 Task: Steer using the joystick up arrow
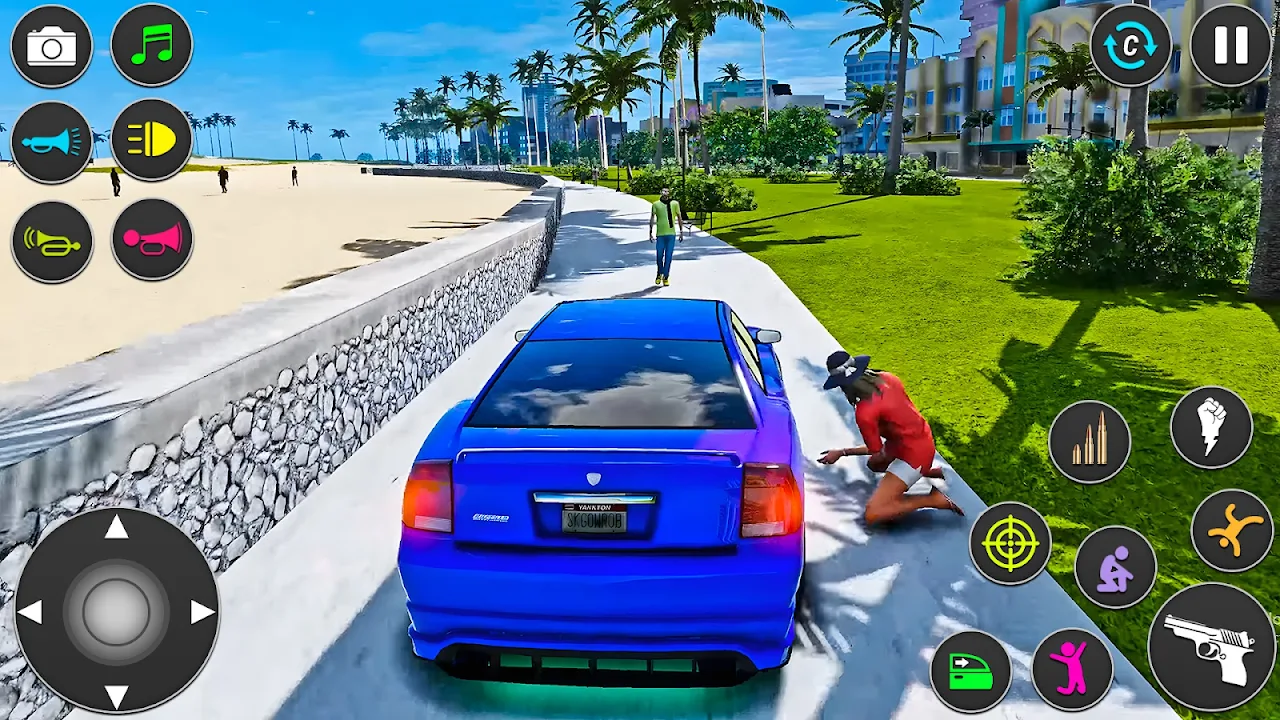click(x=116, y=527)
